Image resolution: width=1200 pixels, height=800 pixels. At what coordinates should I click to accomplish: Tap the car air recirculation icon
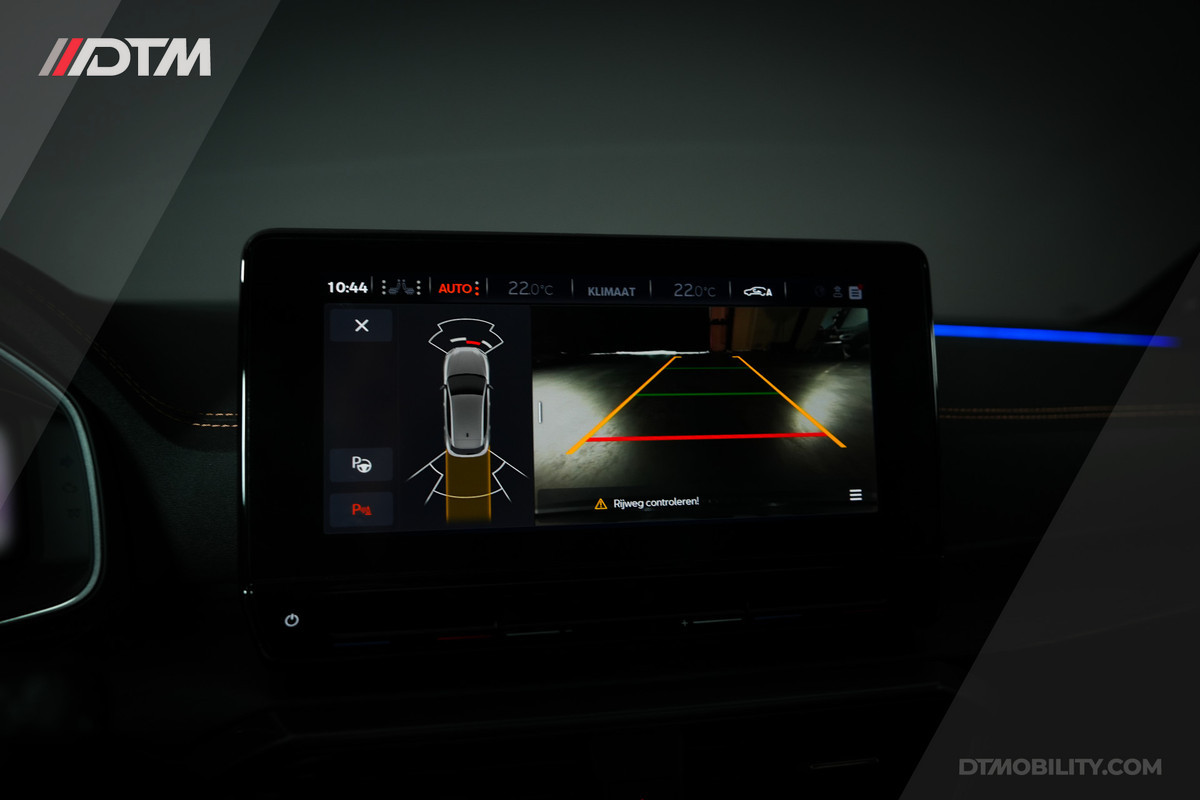click(757, 291)
